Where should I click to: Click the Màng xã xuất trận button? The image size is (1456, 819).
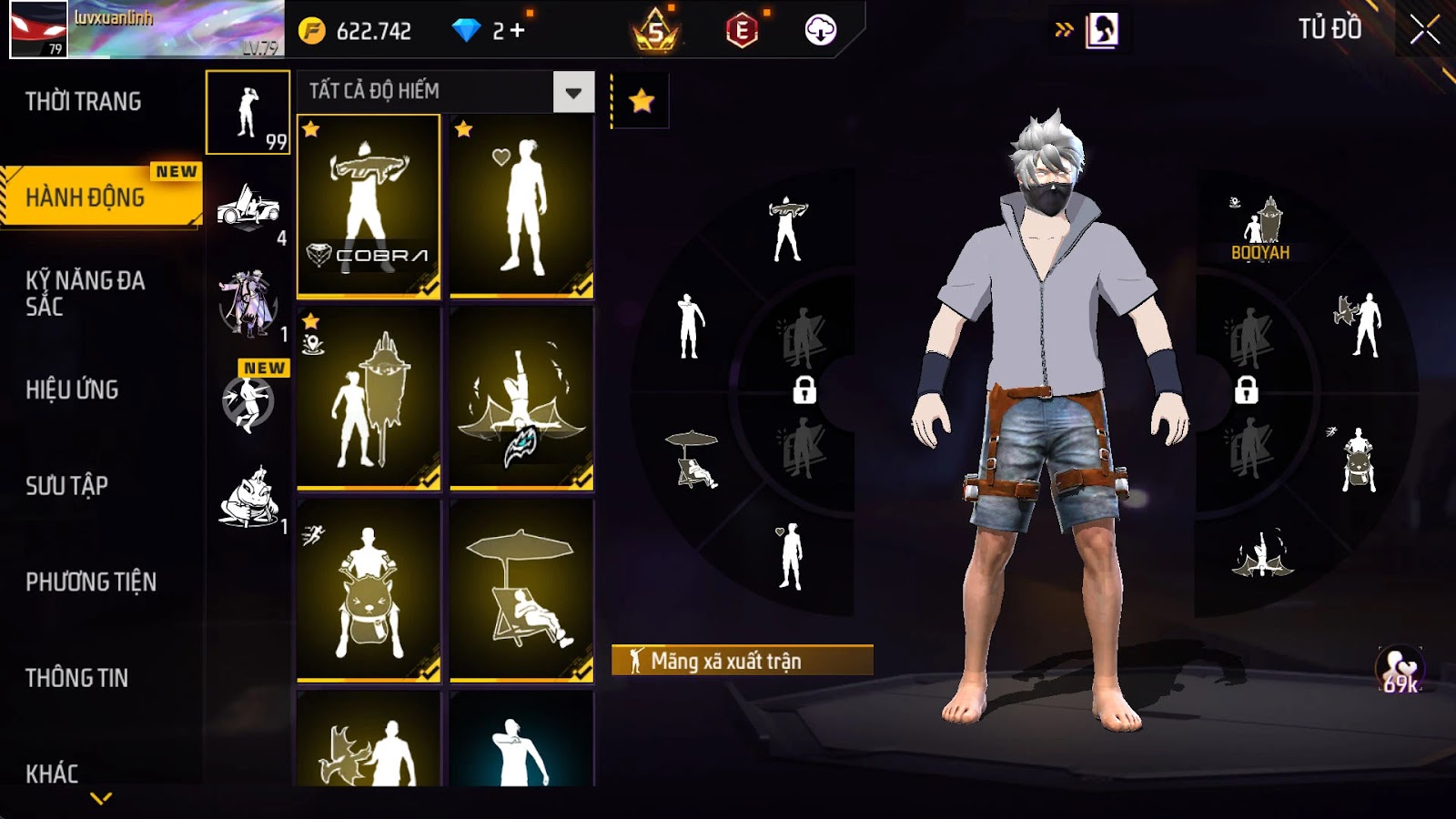coord(742,661)
